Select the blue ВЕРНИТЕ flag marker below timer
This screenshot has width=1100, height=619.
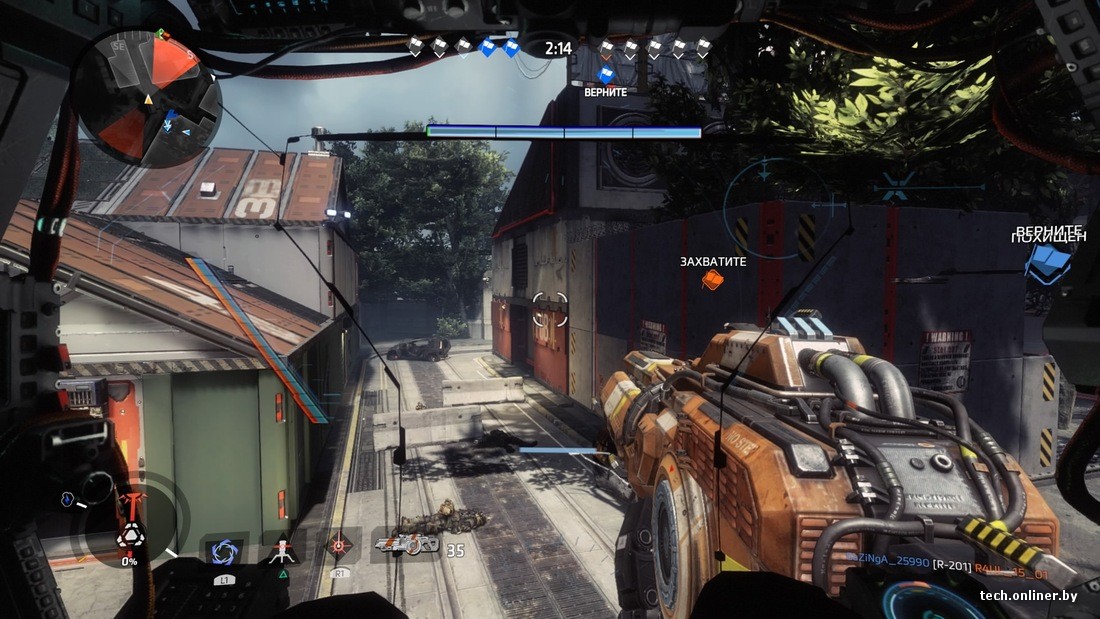pos(606,74)
